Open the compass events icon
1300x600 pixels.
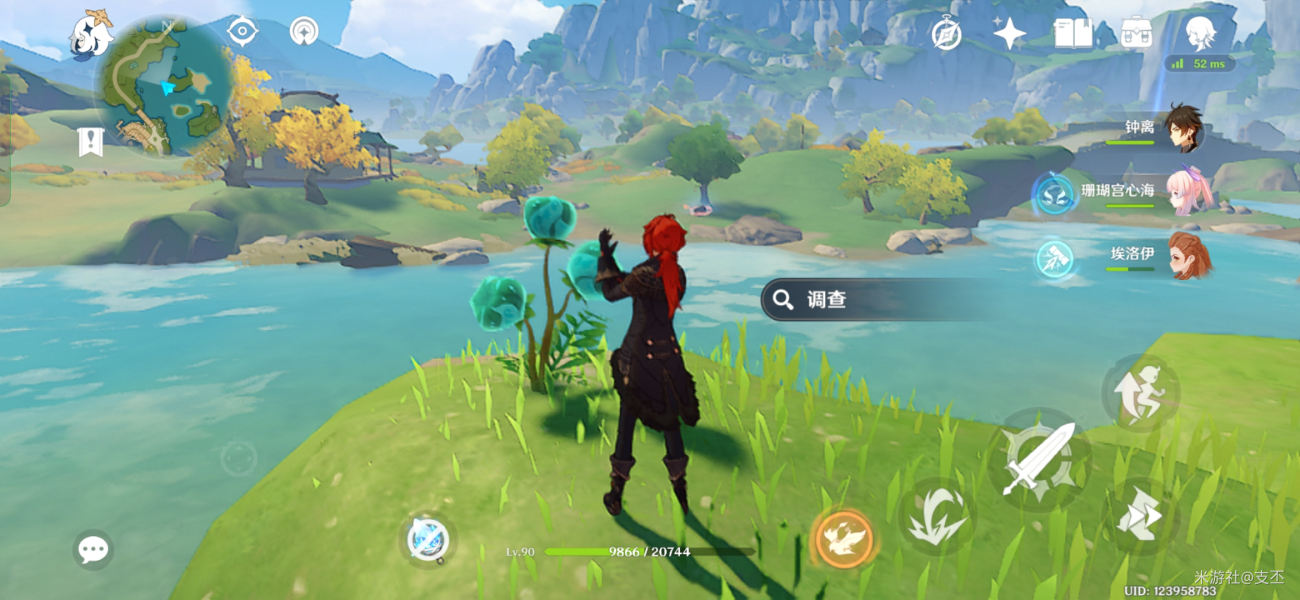(x=946, y=34)
